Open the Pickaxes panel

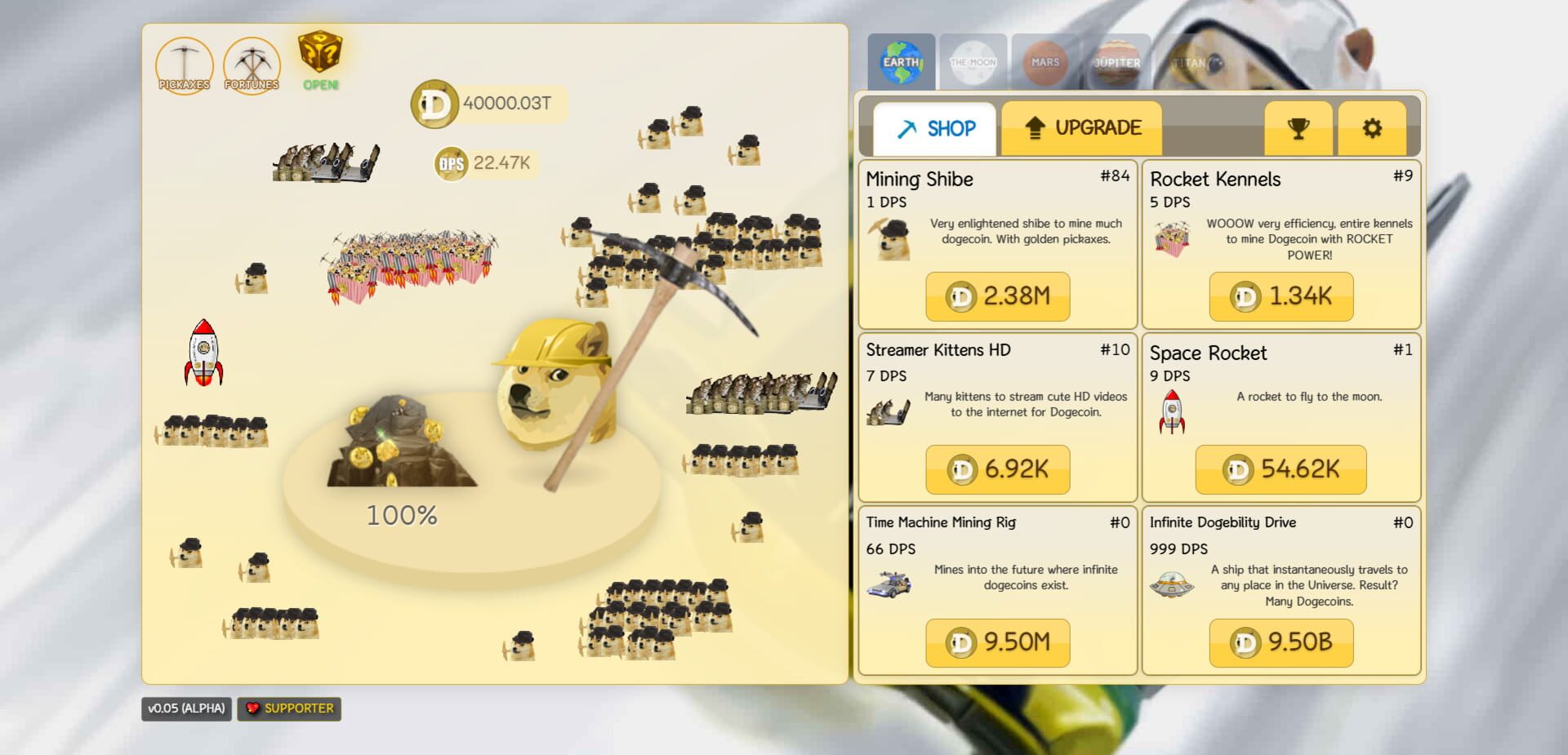point(185,65)
